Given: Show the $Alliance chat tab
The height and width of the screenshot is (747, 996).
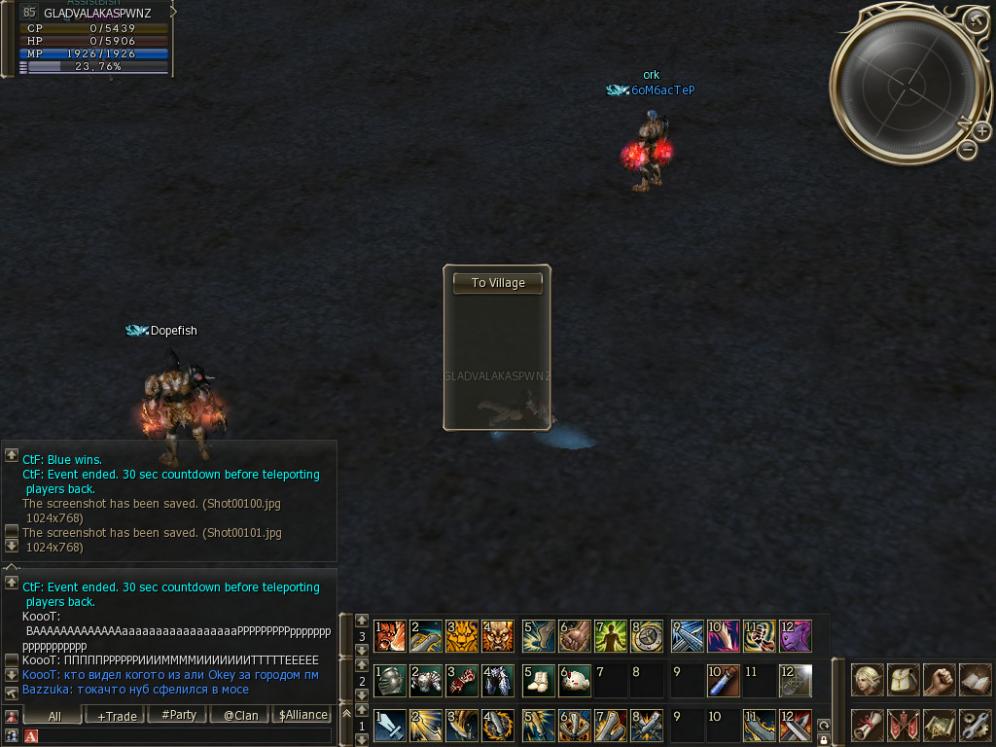Looking at the screenshot, I should click(303, 716).
